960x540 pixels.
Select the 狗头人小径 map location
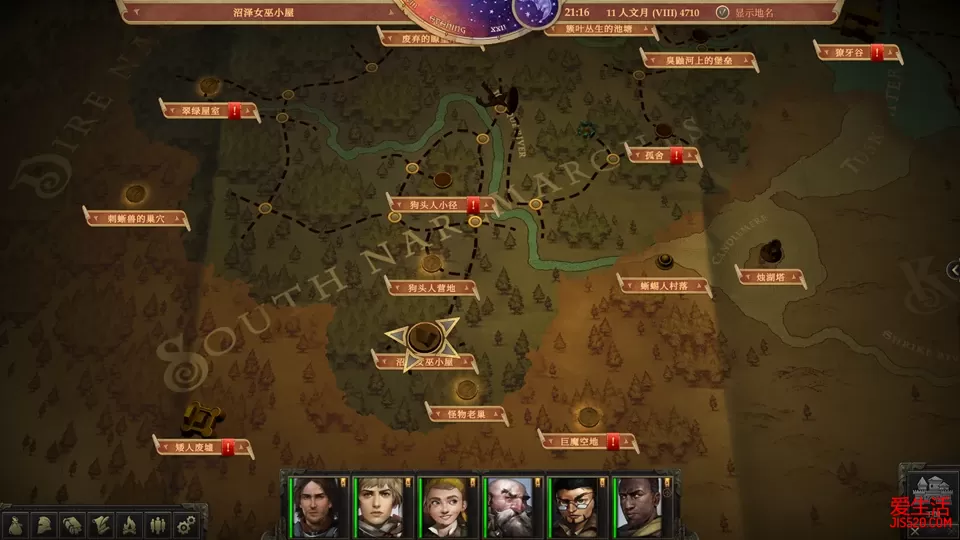432,205
